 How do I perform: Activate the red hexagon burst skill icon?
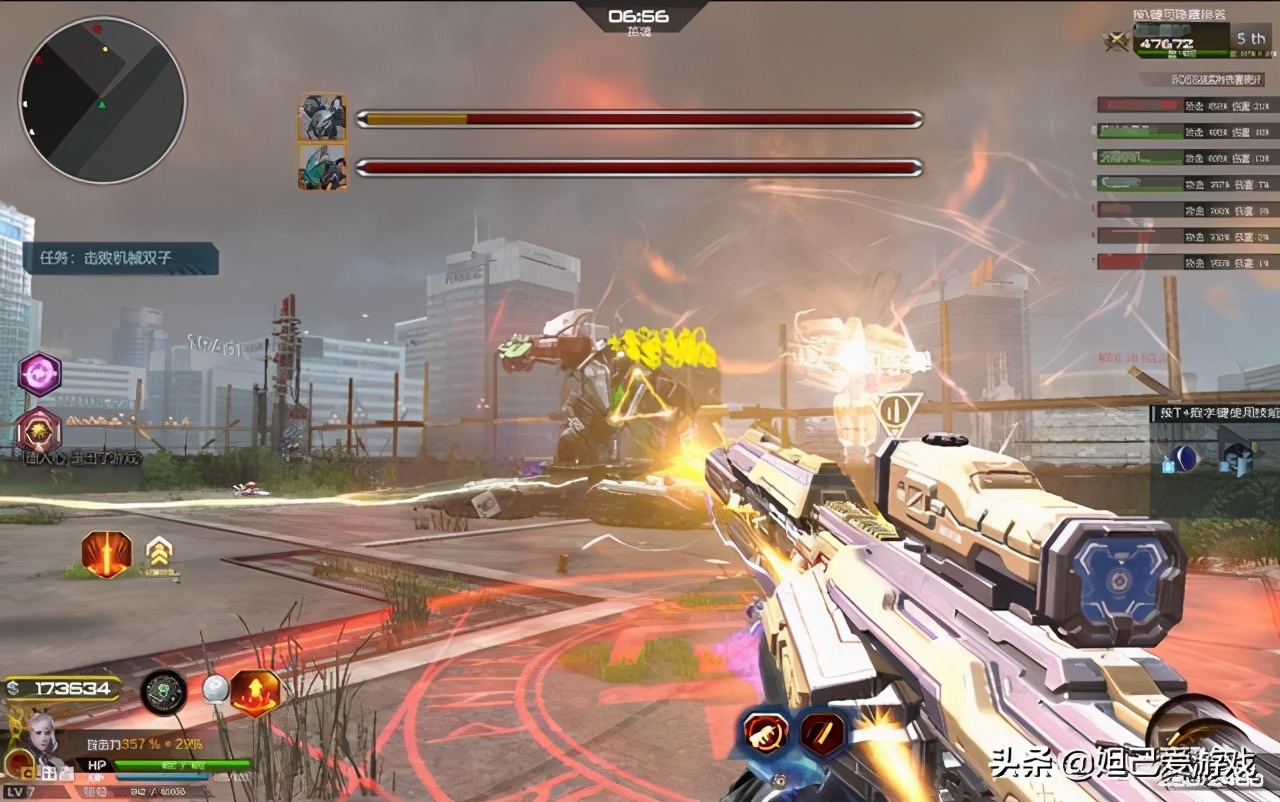point(40,430)
